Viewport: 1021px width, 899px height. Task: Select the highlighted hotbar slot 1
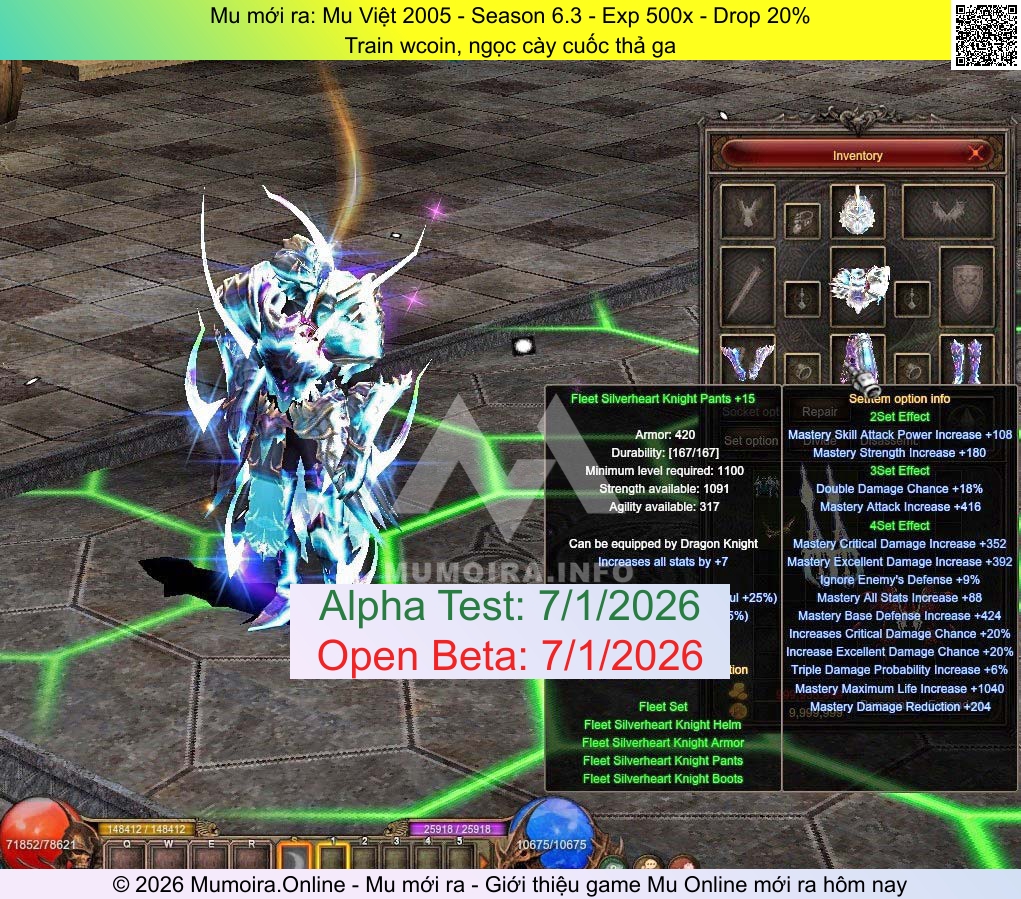(x=333, y=858)
